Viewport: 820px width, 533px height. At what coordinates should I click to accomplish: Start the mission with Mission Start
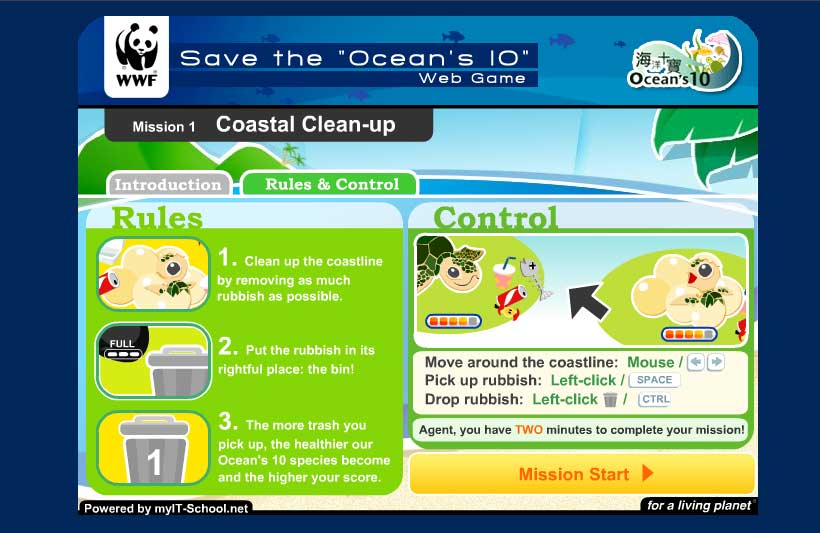(x=582, y=474)
